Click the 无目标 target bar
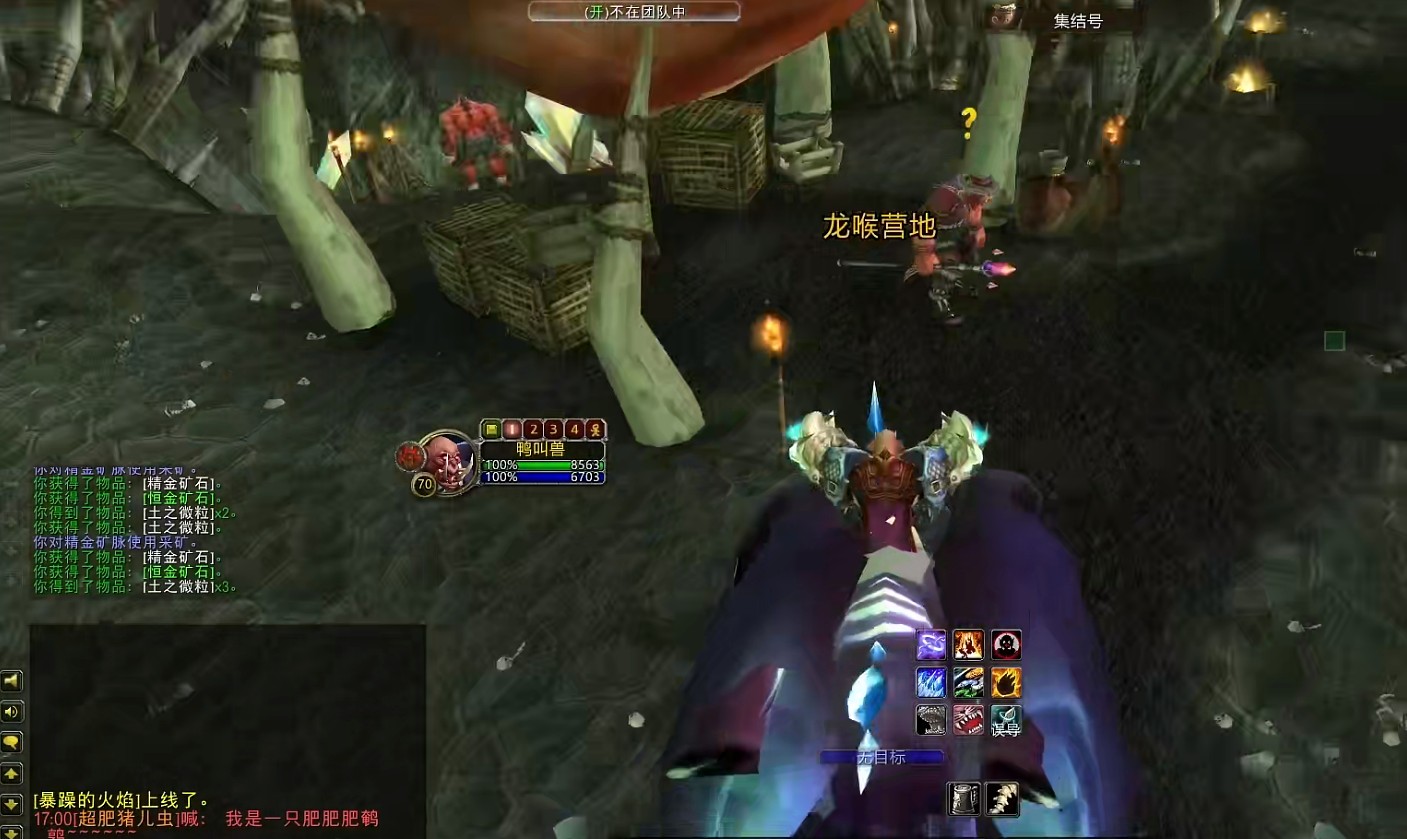Image resolution: width=1407 pixels, height=839 pixels. tap(884, 758)
